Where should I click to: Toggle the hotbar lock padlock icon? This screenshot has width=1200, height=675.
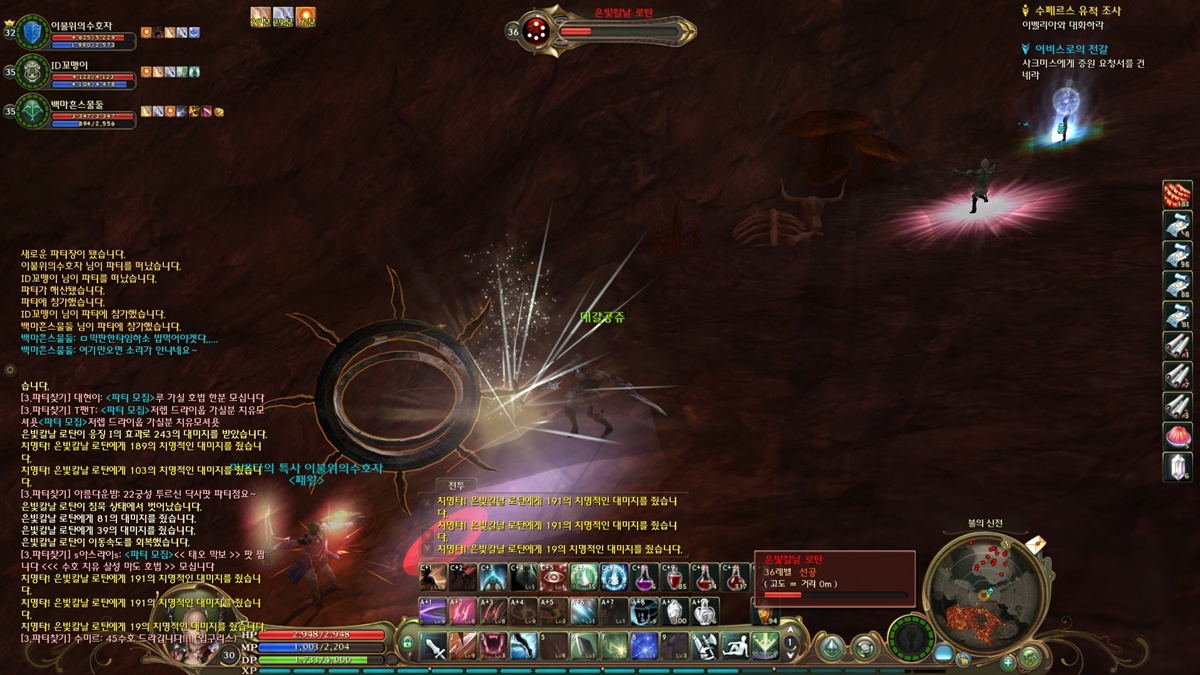point(408,644)
